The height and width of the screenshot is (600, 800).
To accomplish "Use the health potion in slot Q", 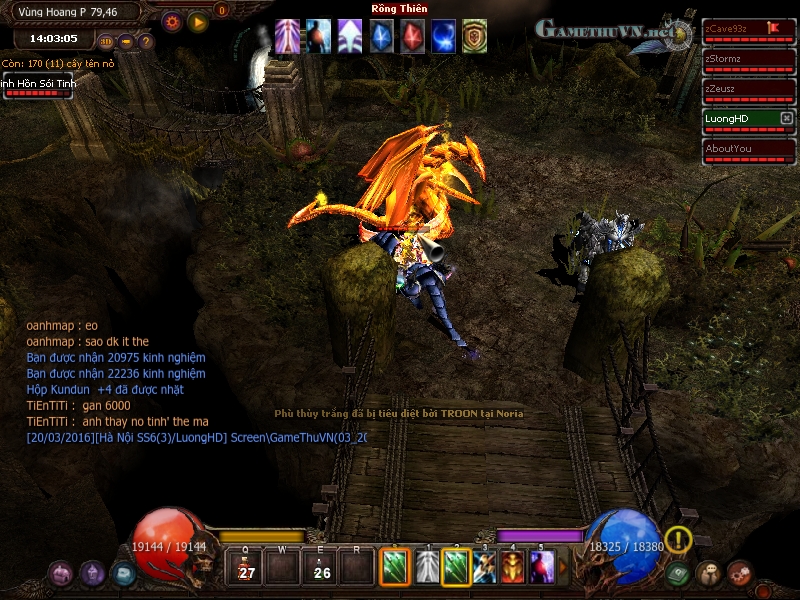I will 246,568.
